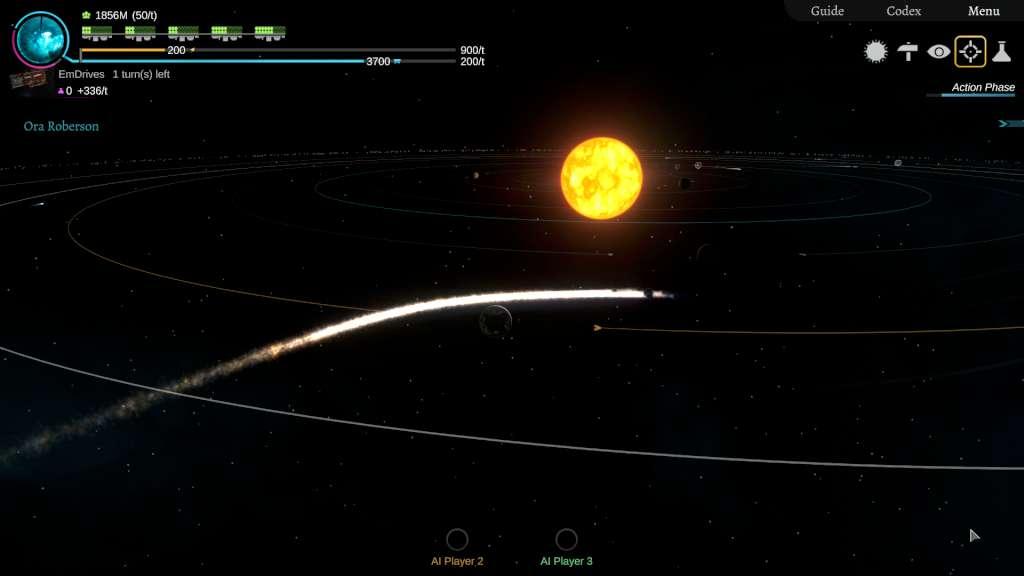Screen dimensions: 1024x576
Task: Select the AI Player 3 circle
Action: point(566,540)
